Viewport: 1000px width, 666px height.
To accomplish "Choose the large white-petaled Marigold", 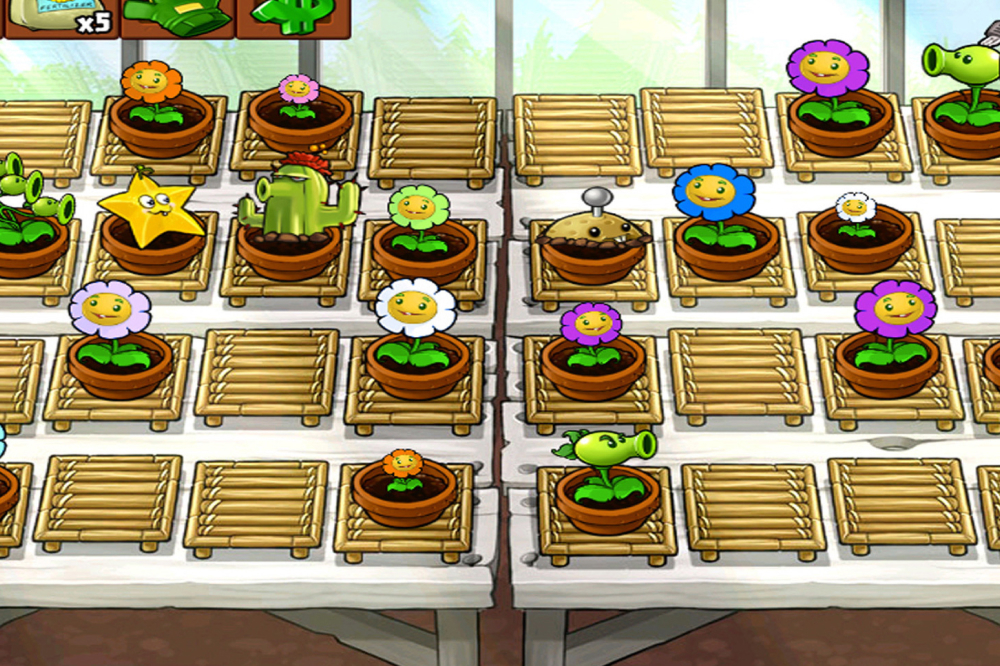I will [415, 312].
